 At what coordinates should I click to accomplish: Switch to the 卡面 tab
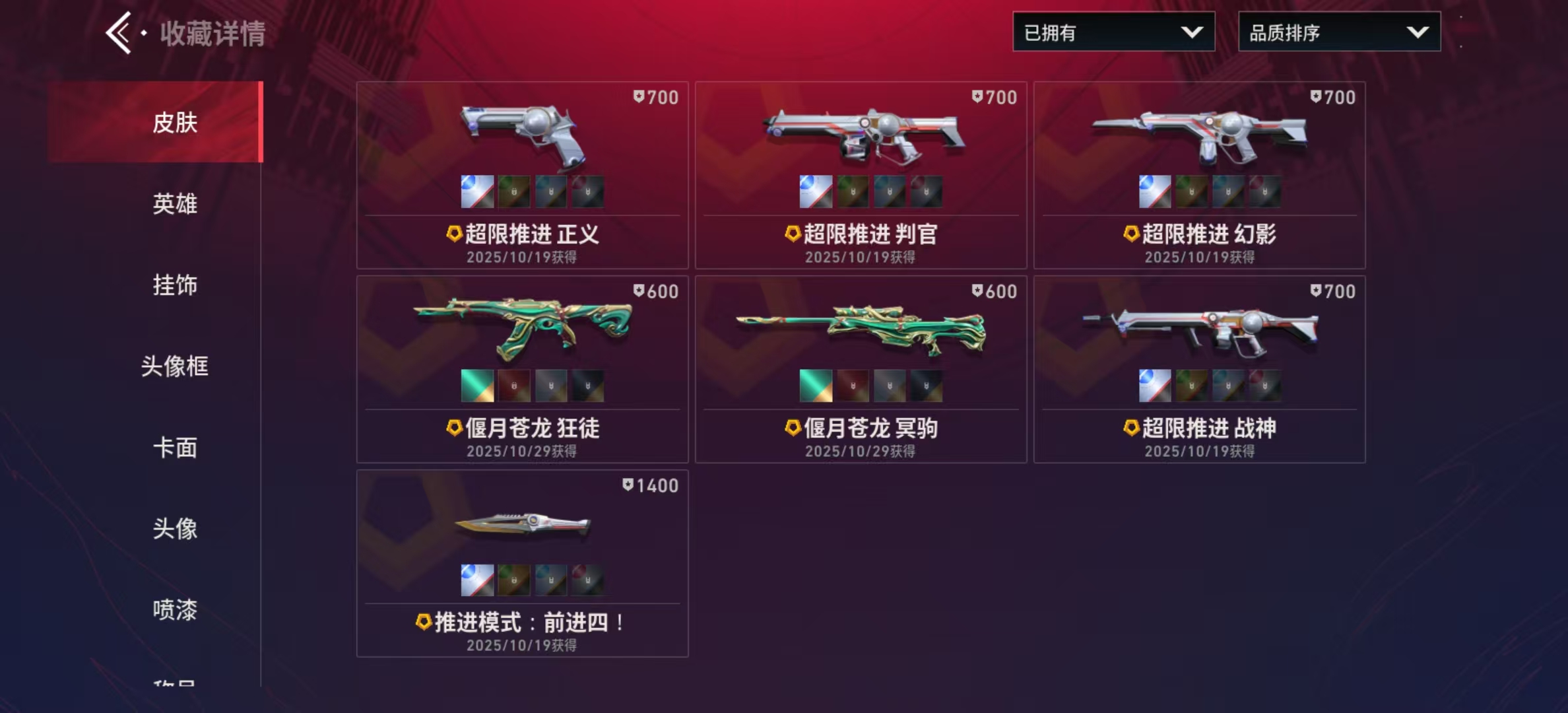(x=175, y=448)
